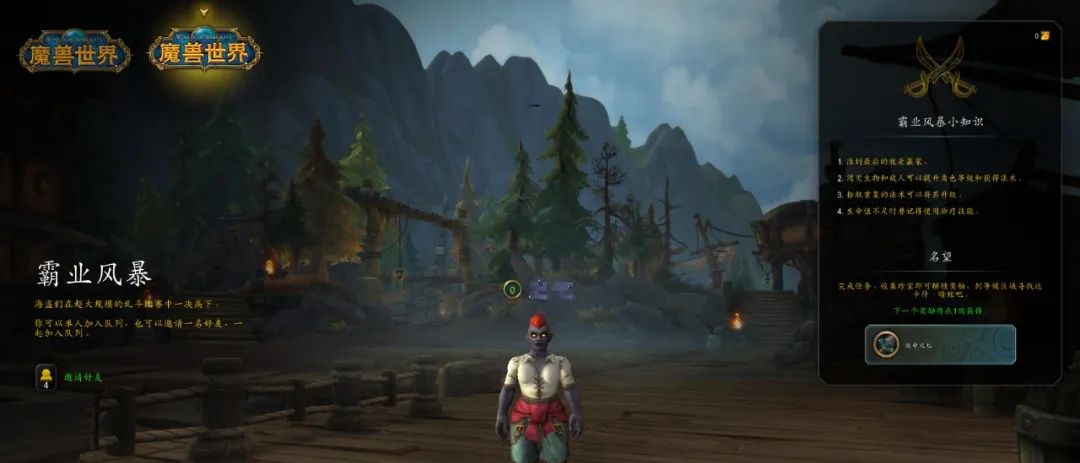The width and height of the screenshot is (1080, 463).
Task: Click the currency icon in panel corner
Action: click(x=1045, y=36)
